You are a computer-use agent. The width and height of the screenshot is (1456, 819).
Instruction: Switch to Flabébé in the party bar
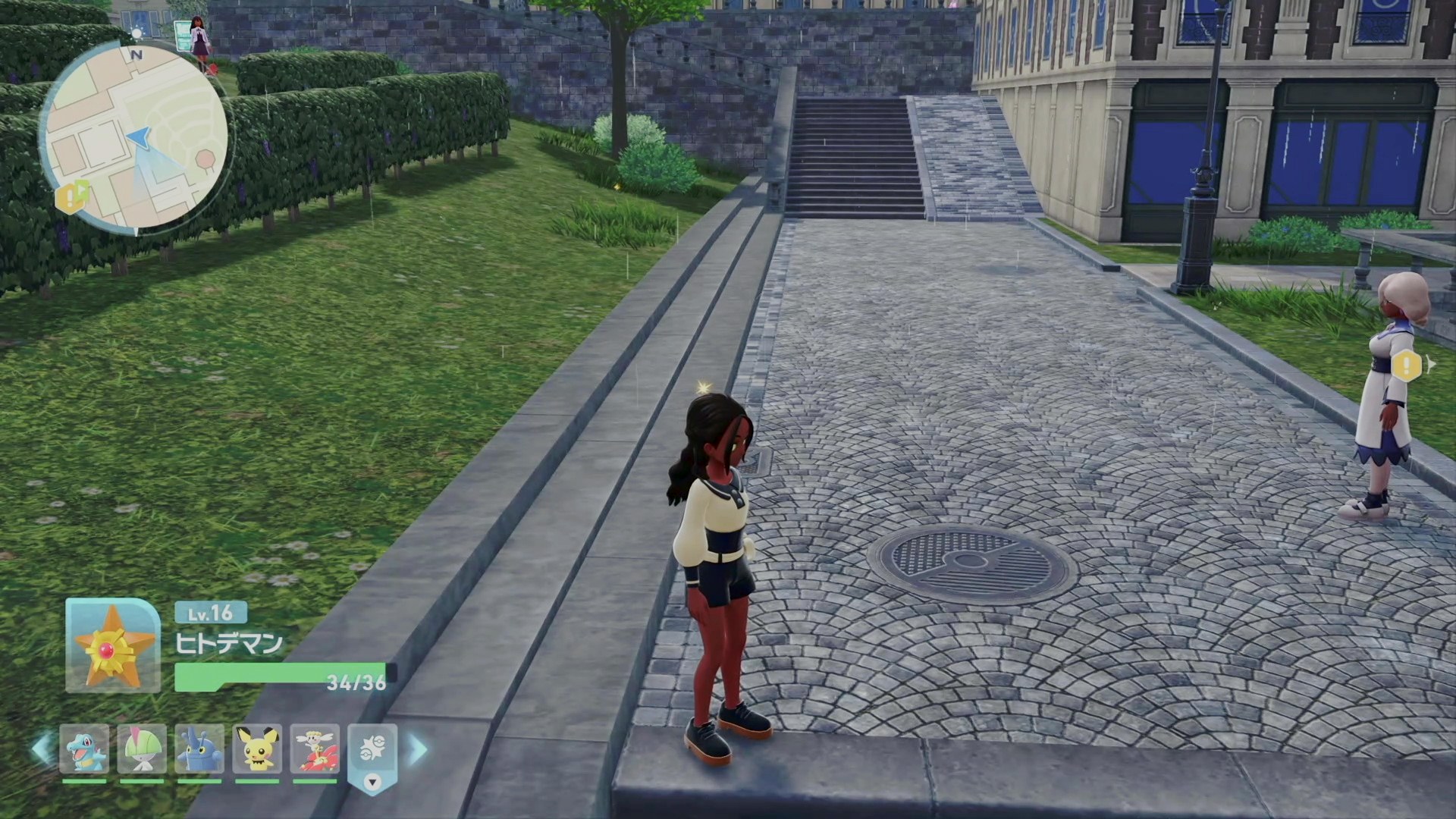315,749
